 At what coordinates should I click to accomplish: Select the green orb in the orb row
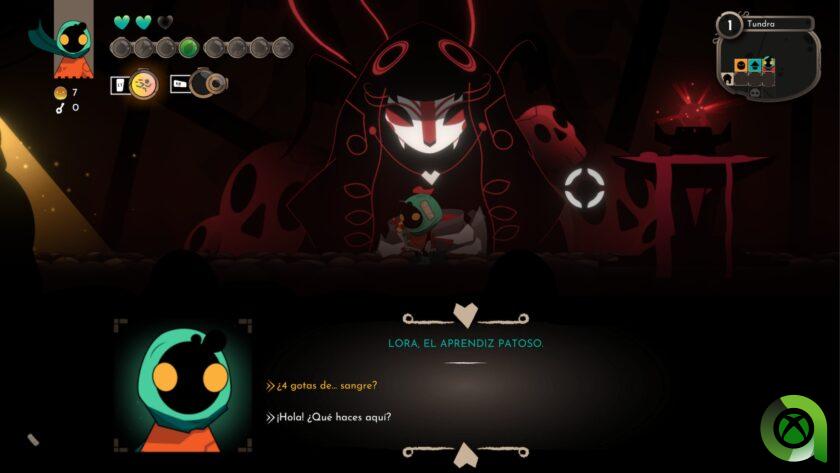188,47
